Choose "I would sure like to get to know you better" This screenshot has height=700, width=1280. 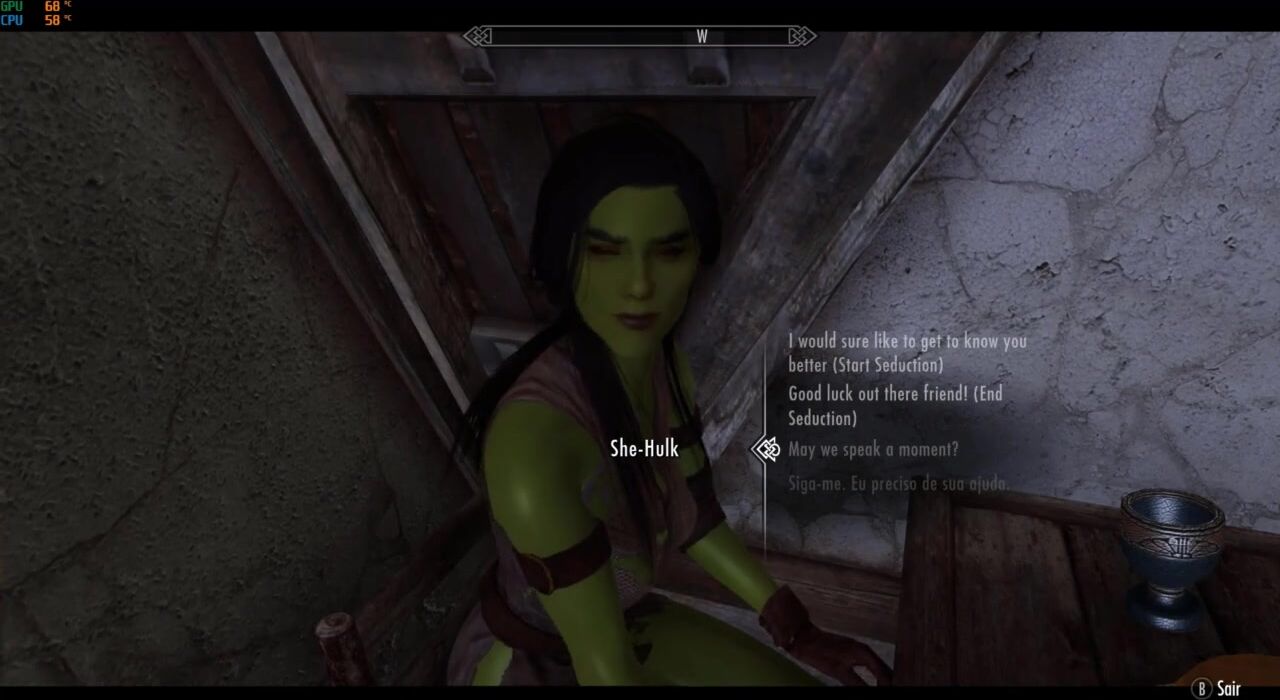906,353
